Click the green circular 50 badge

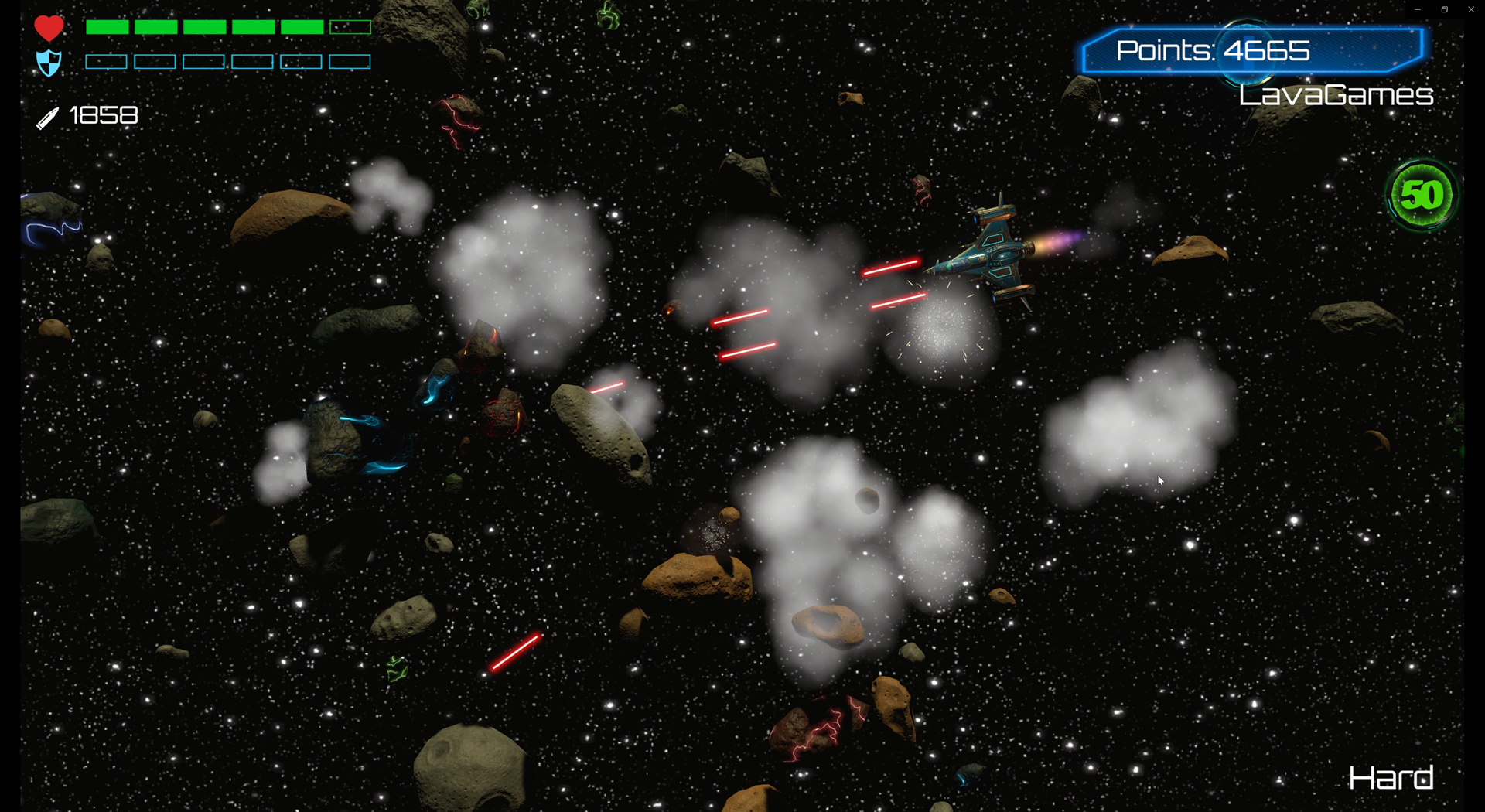coord(1422,195)
